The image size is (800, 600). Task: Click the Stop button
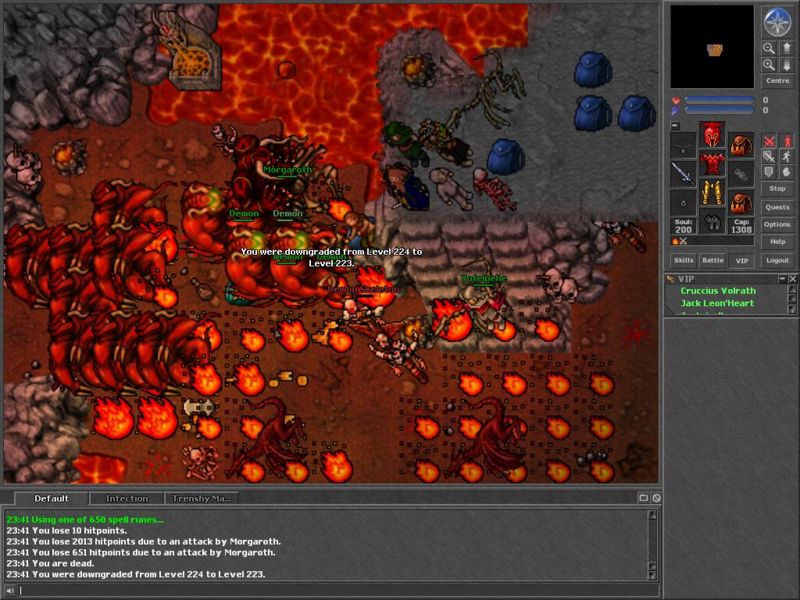tap(777, 188)
